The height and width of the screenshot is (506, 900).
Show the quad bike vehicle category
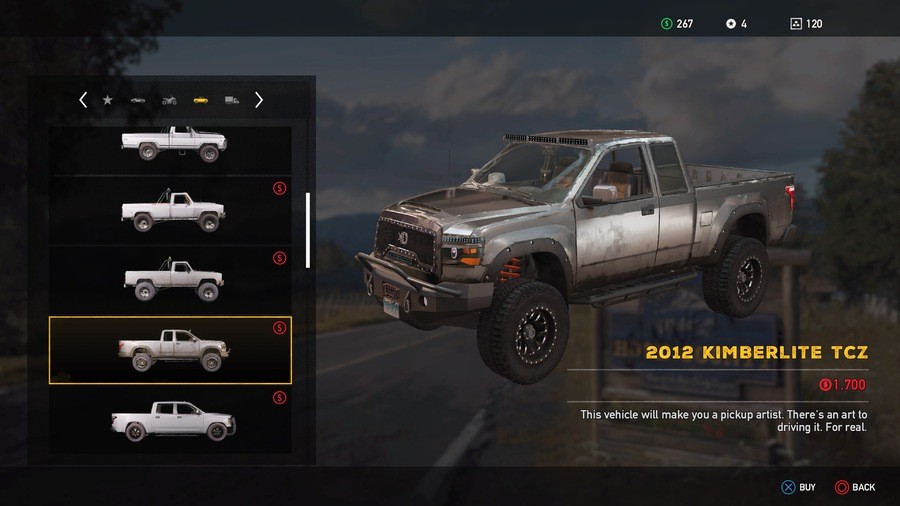[169, 100]
